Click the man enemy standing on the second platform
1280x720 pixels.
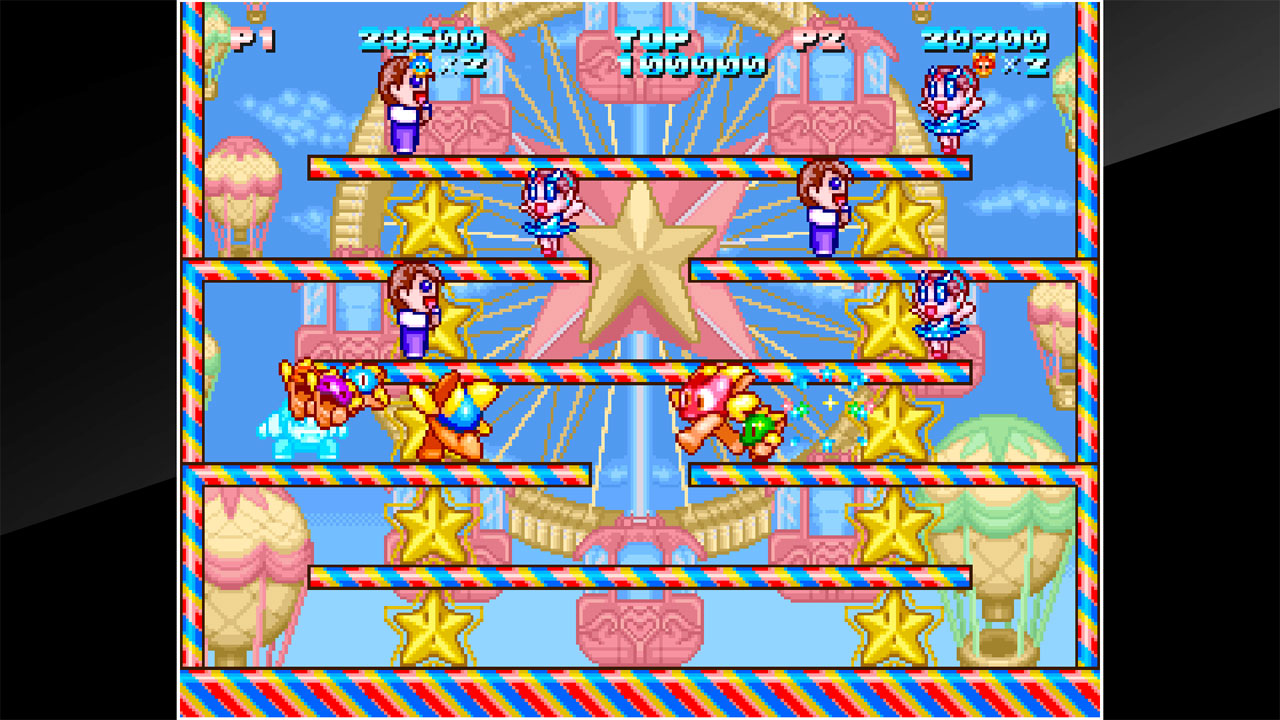point(825,215)
